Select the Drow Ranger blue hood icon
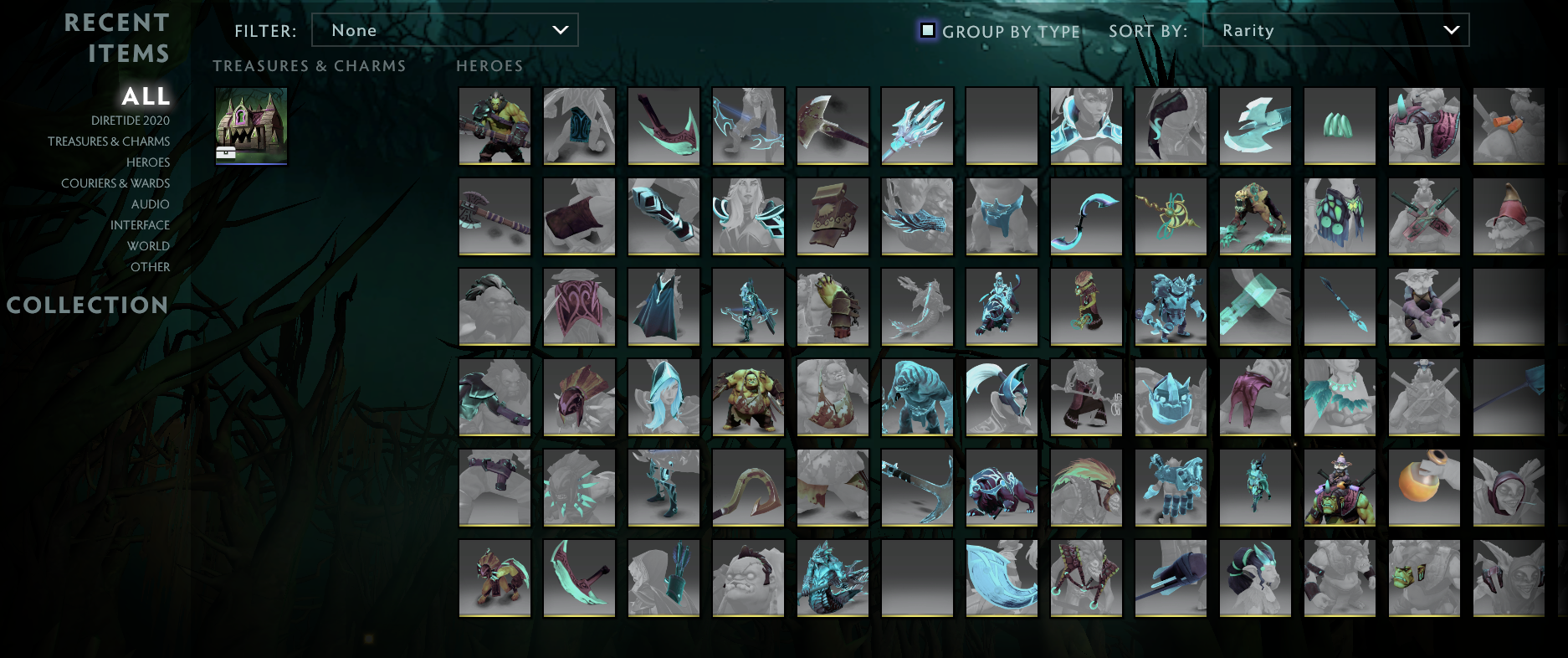This screenshot has height=658, width=1568. point(664,398)
